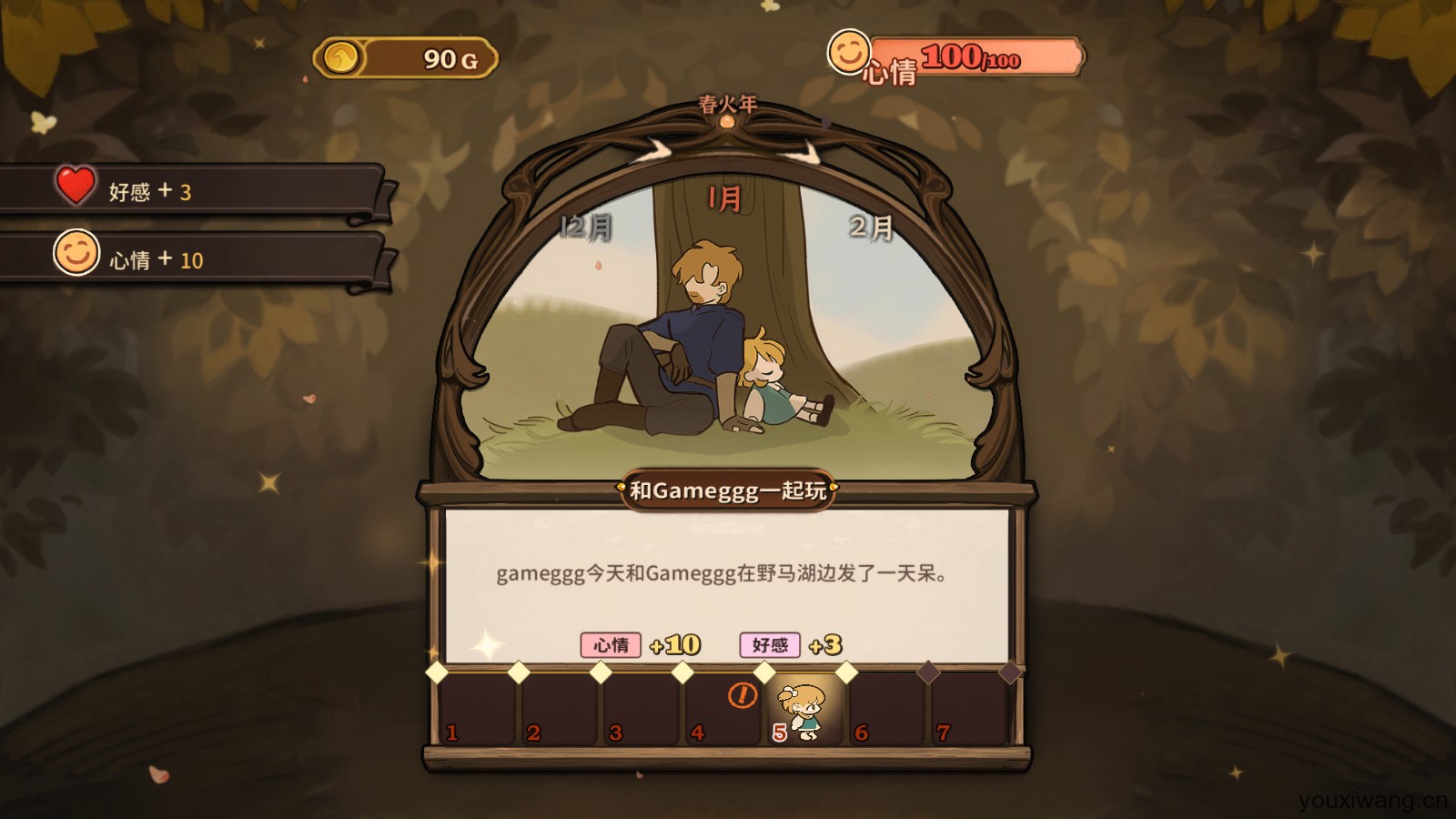Open the 和Gameggg一起玩 event title banner
This screenshot has height=819, width=1456.
(x=728, y=490)
